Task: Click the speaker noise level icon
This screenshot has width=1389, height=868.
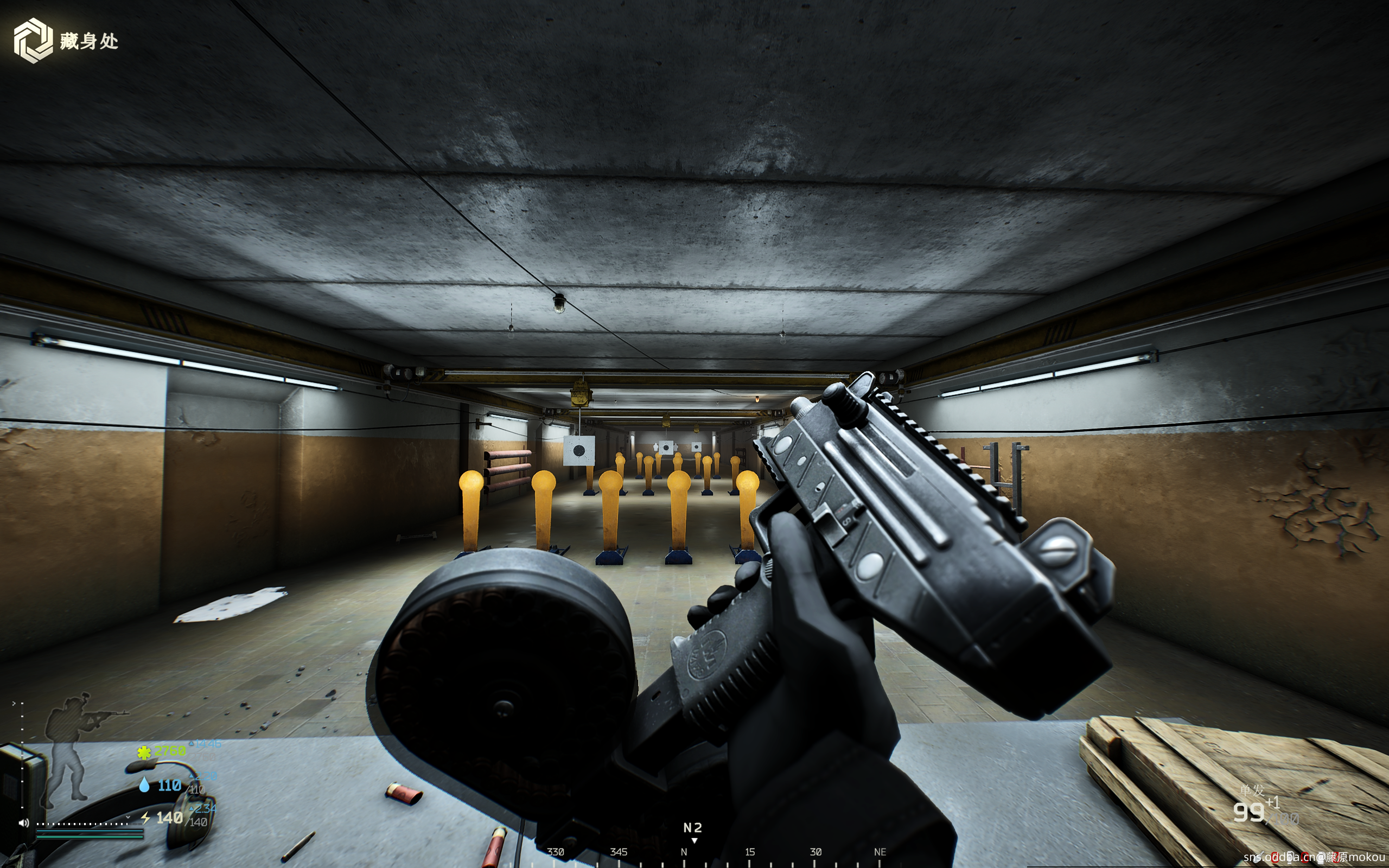Action: 23,822
